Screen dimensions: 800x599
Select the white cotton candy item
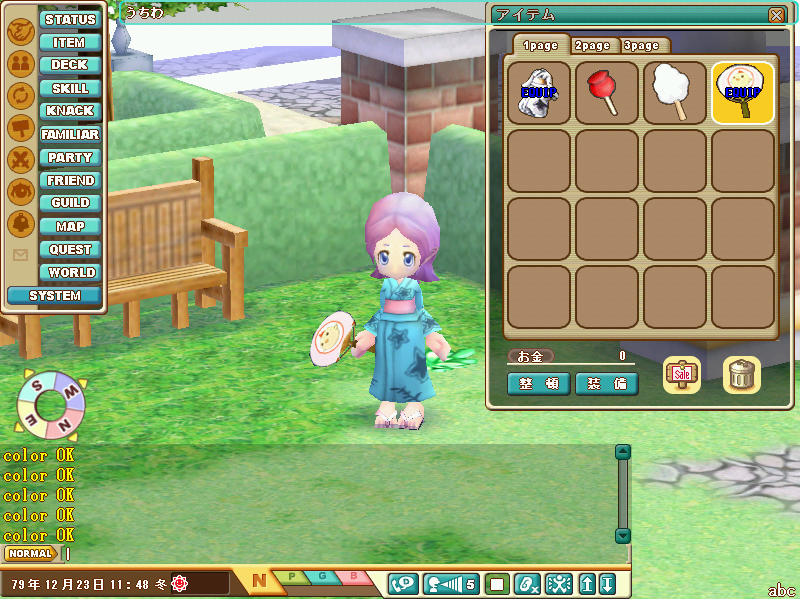pyautogui.click(x=675, y=93)
